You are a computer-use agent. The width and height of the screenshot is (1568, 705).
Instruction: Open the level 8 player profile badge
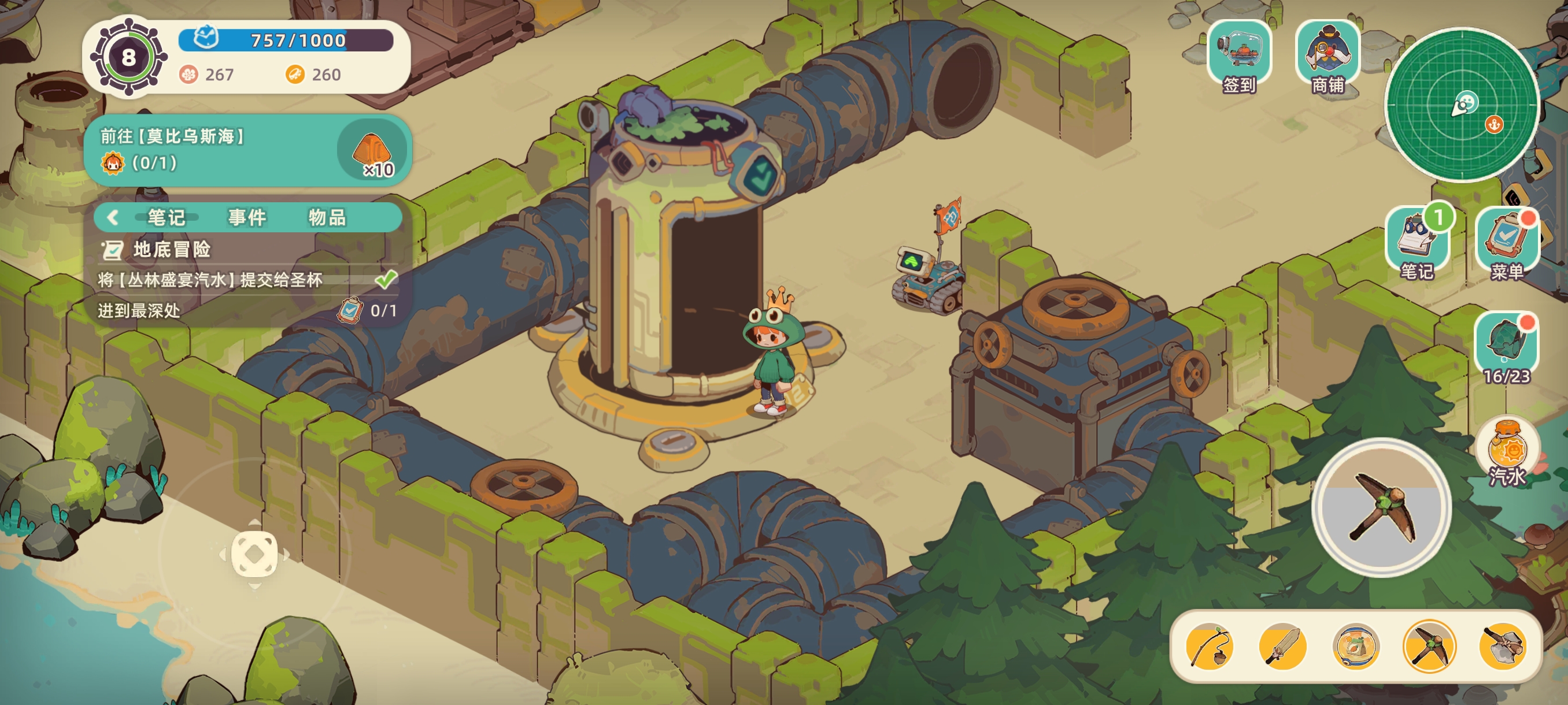[x=128, y=58]
